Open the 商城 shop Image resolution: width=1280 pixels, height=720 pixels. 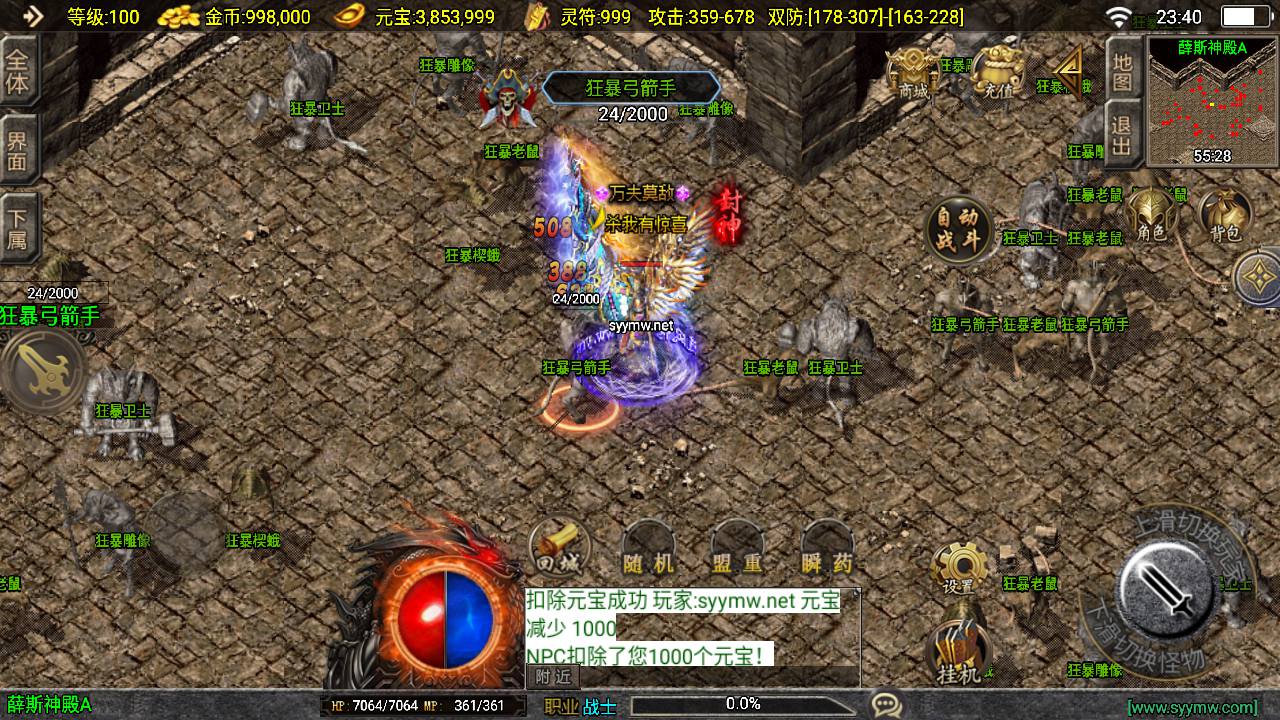coord(912,72)
